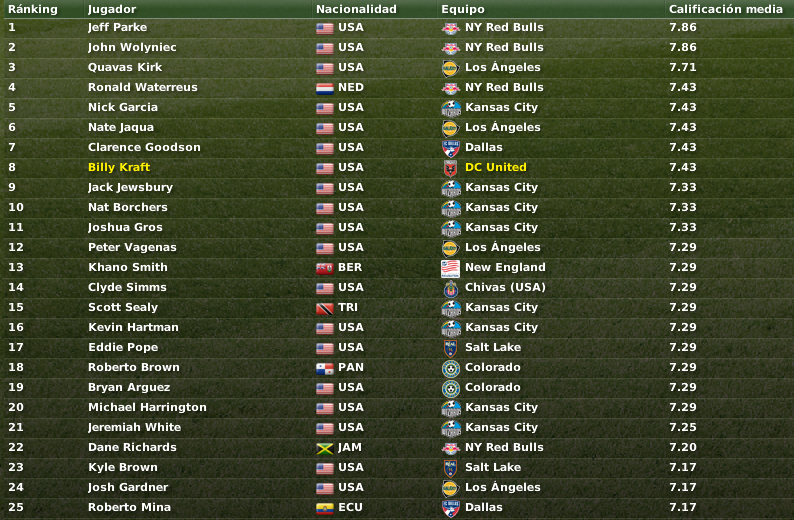The image size is (794, 520).
Task: Select player Josh Gardner
Action: pos(128,487)
